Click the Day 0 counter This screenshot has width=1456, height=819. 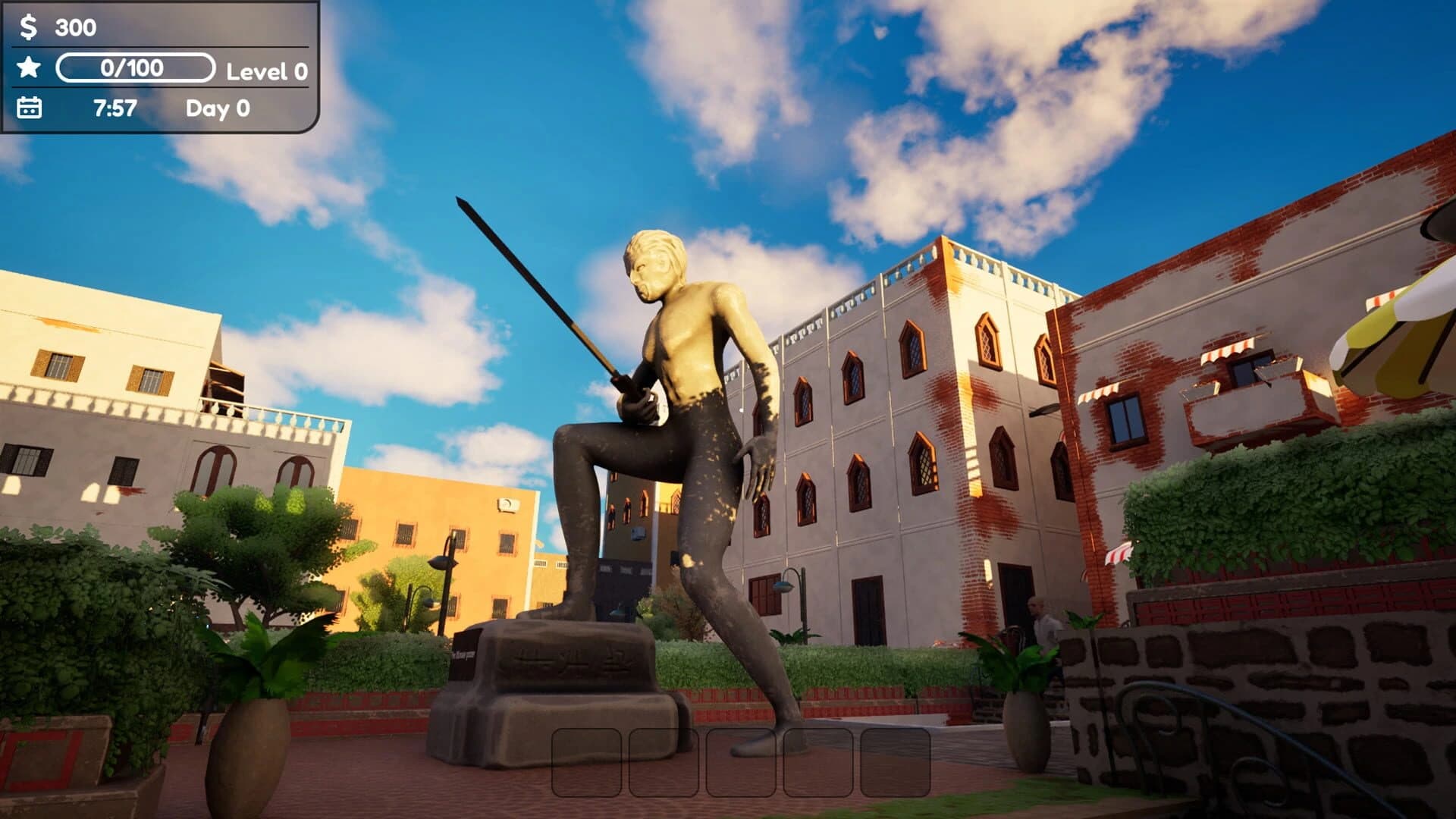coord(220,109)
